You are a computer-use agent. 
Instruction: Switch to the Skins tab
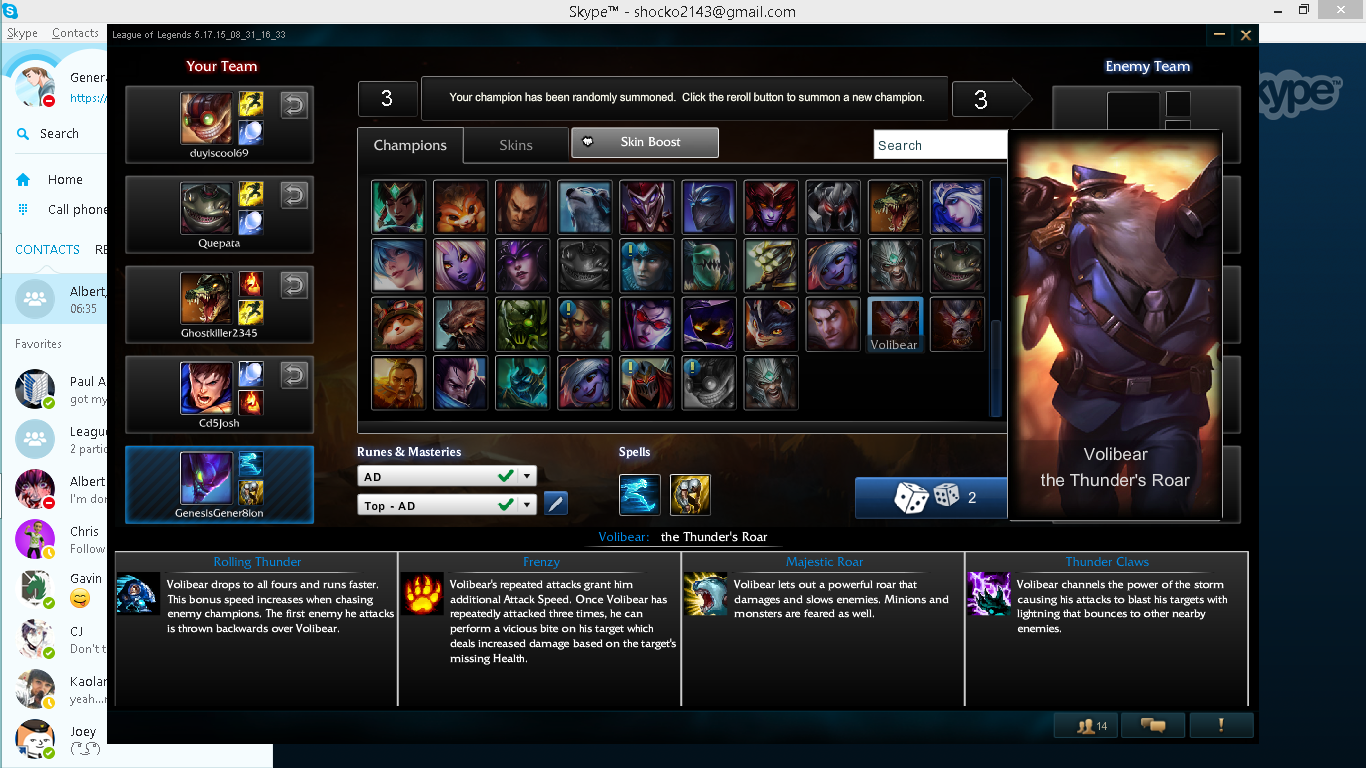click(516, 145)
